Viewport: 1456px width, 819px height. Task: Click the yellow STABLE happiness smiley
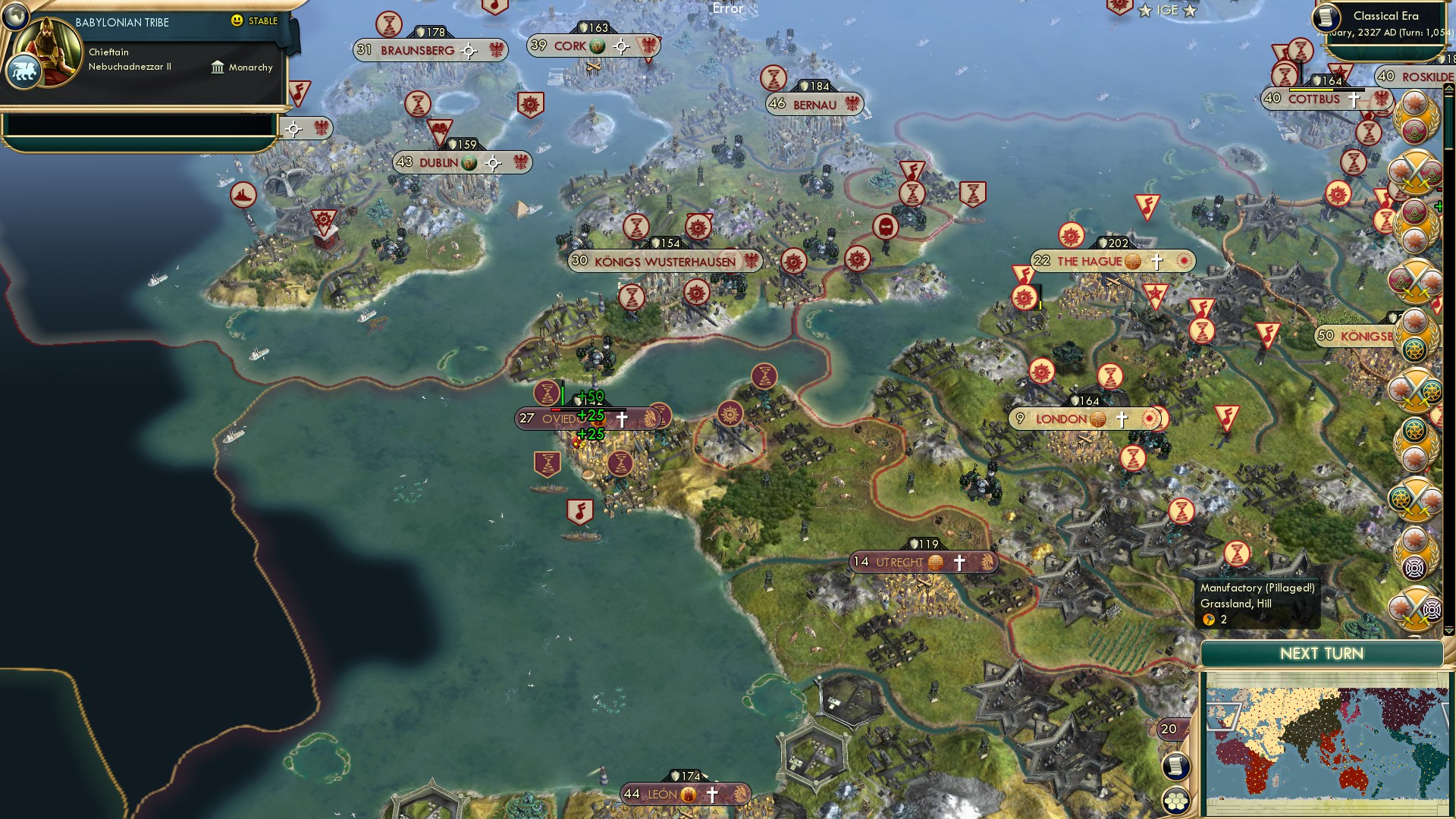pos(239,22)
